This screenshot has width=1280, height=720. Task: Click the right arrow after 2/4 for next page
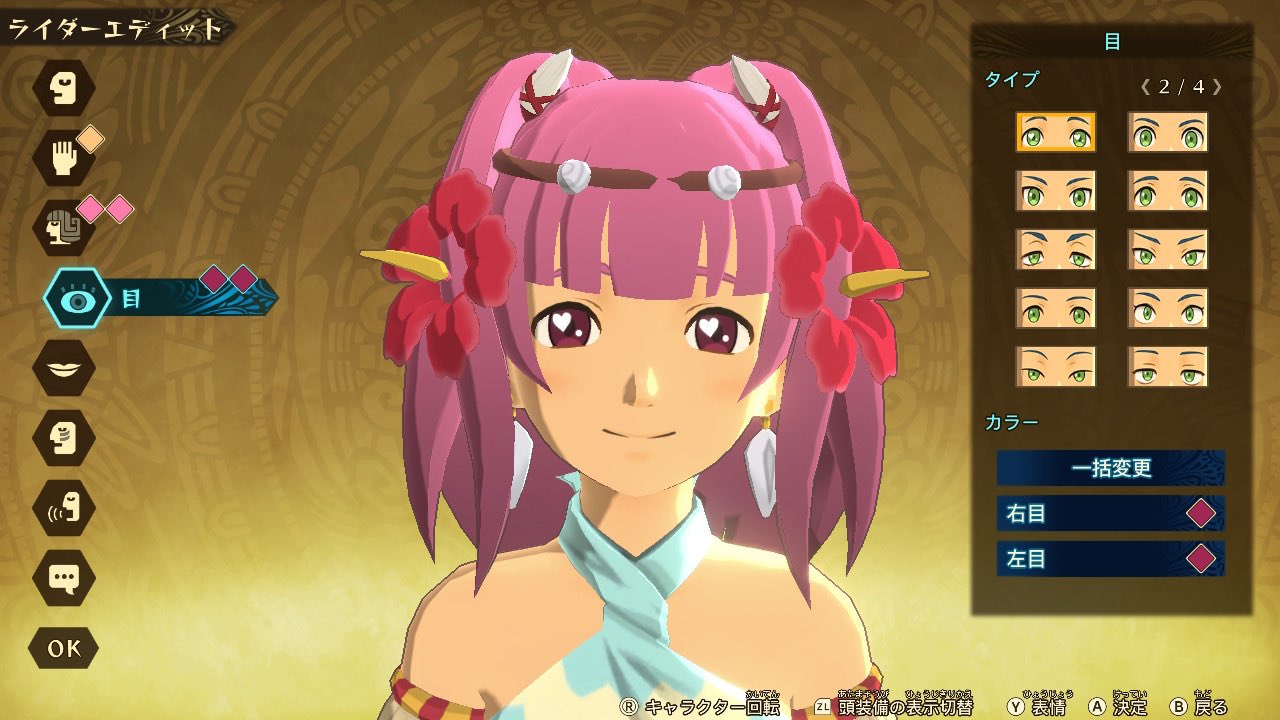(1217, 87)
